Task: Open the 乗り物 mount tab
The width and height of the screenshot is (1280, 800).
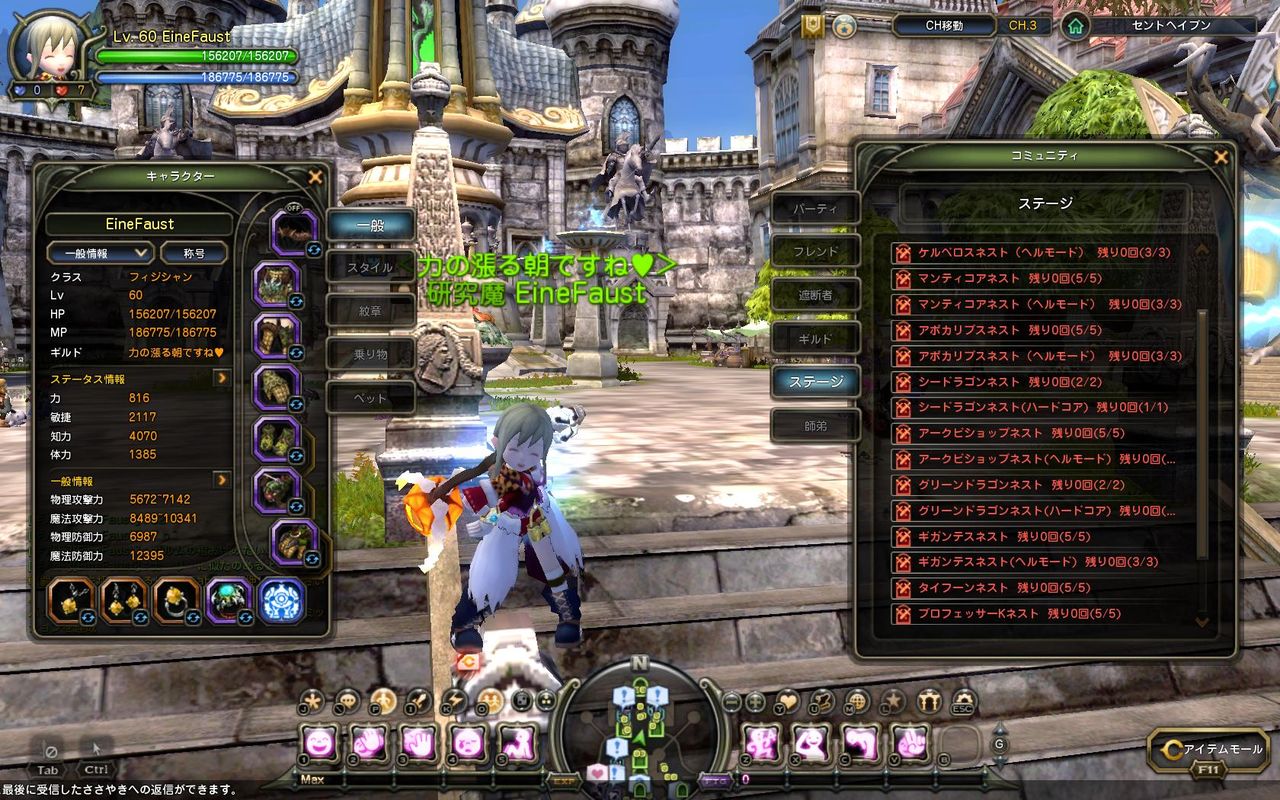Action: point(370,354)
